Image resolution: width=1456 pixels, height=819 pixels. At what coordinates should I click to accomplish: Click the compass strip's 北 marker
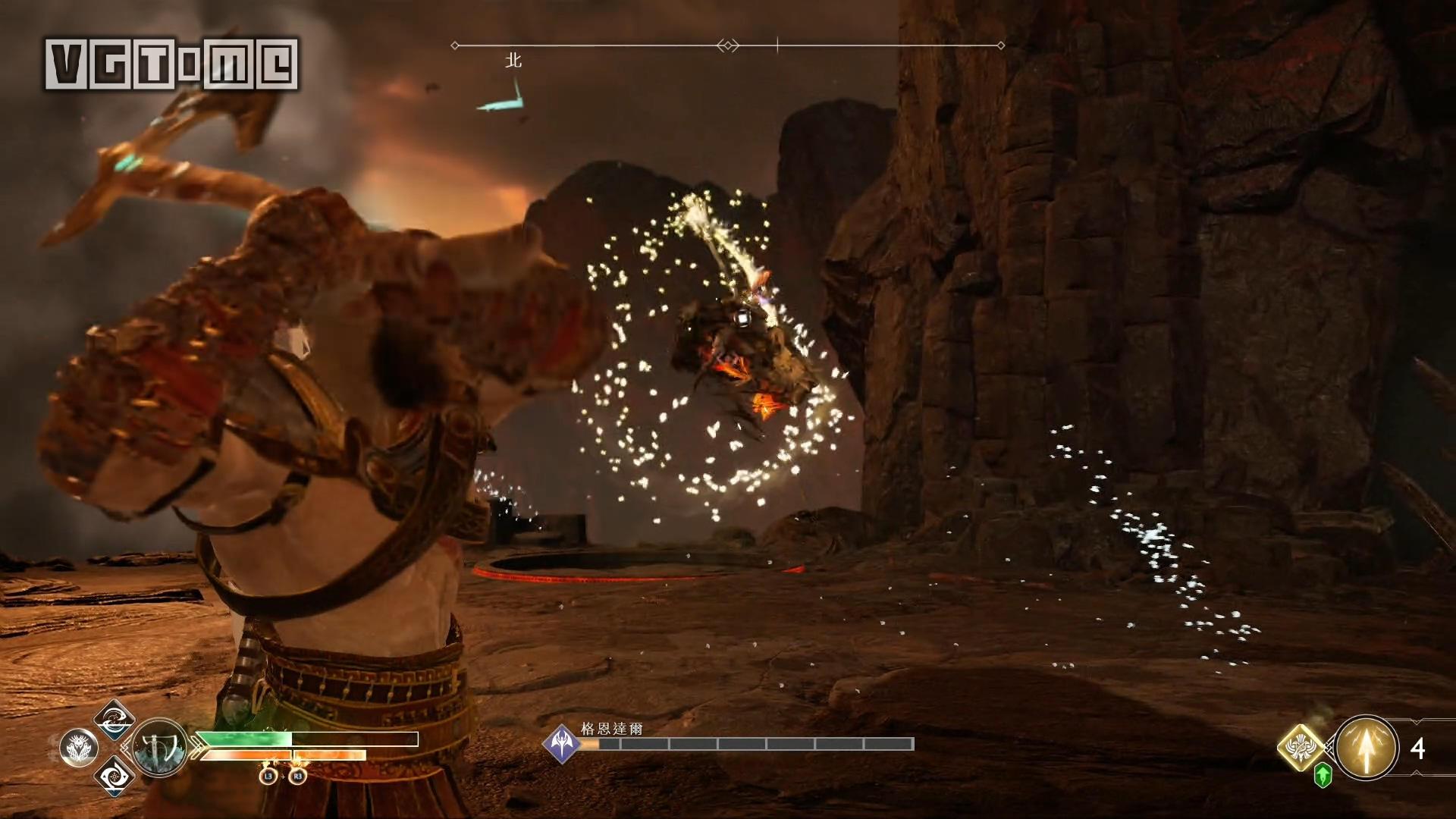pos(513,61)
